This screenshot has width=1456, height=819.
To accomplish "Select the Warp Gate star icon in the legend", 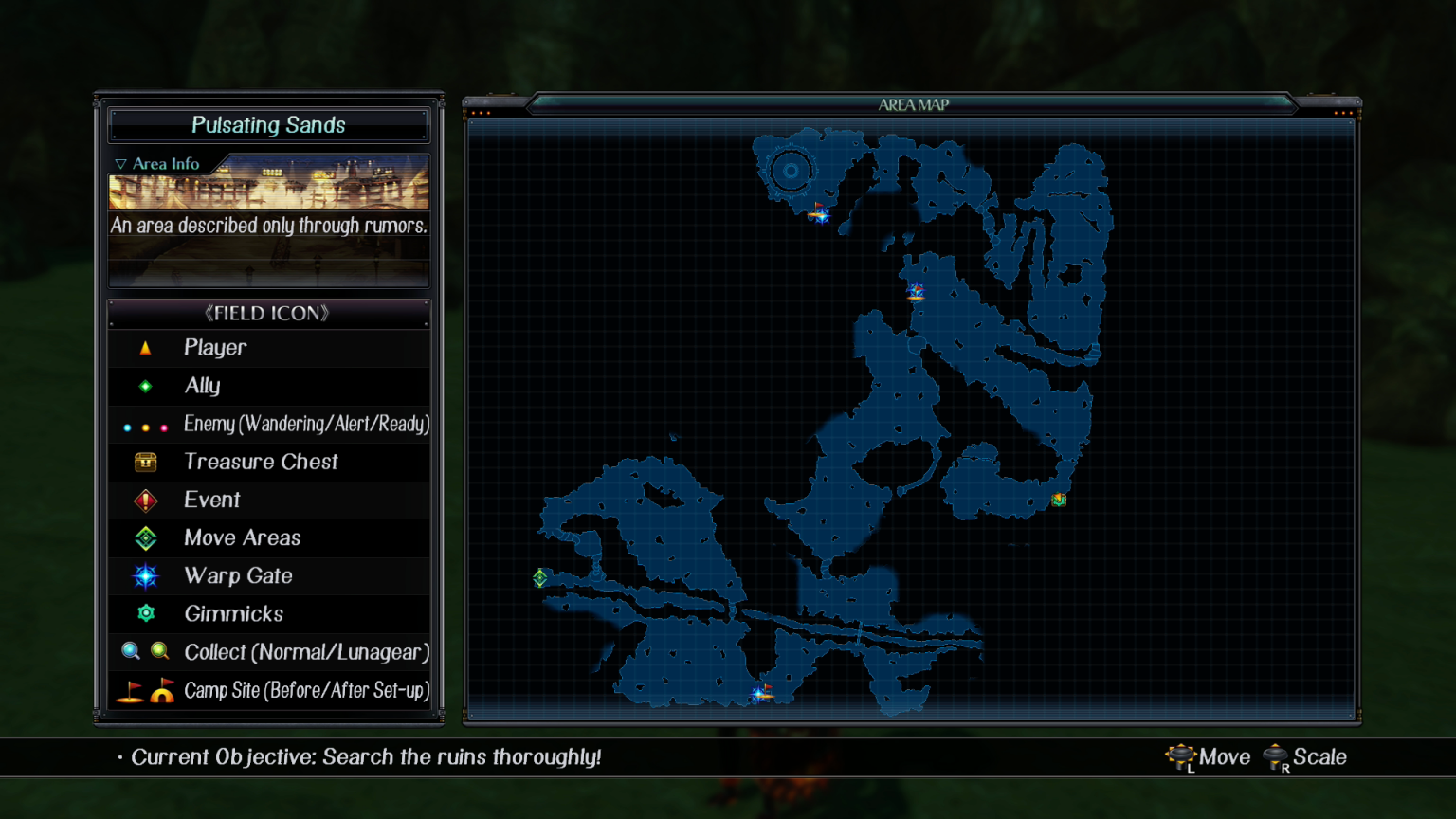I will point(145,575).
